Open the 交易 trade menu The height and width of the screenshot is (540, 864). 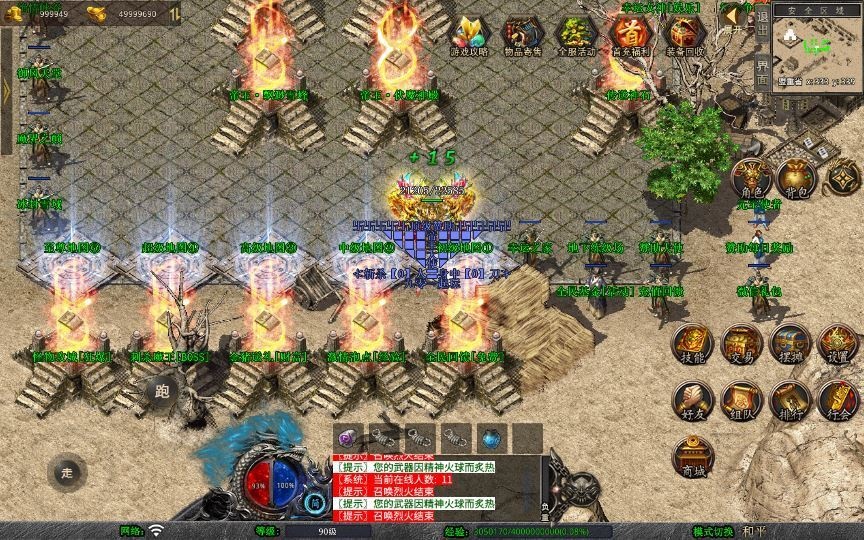(741, 345)
